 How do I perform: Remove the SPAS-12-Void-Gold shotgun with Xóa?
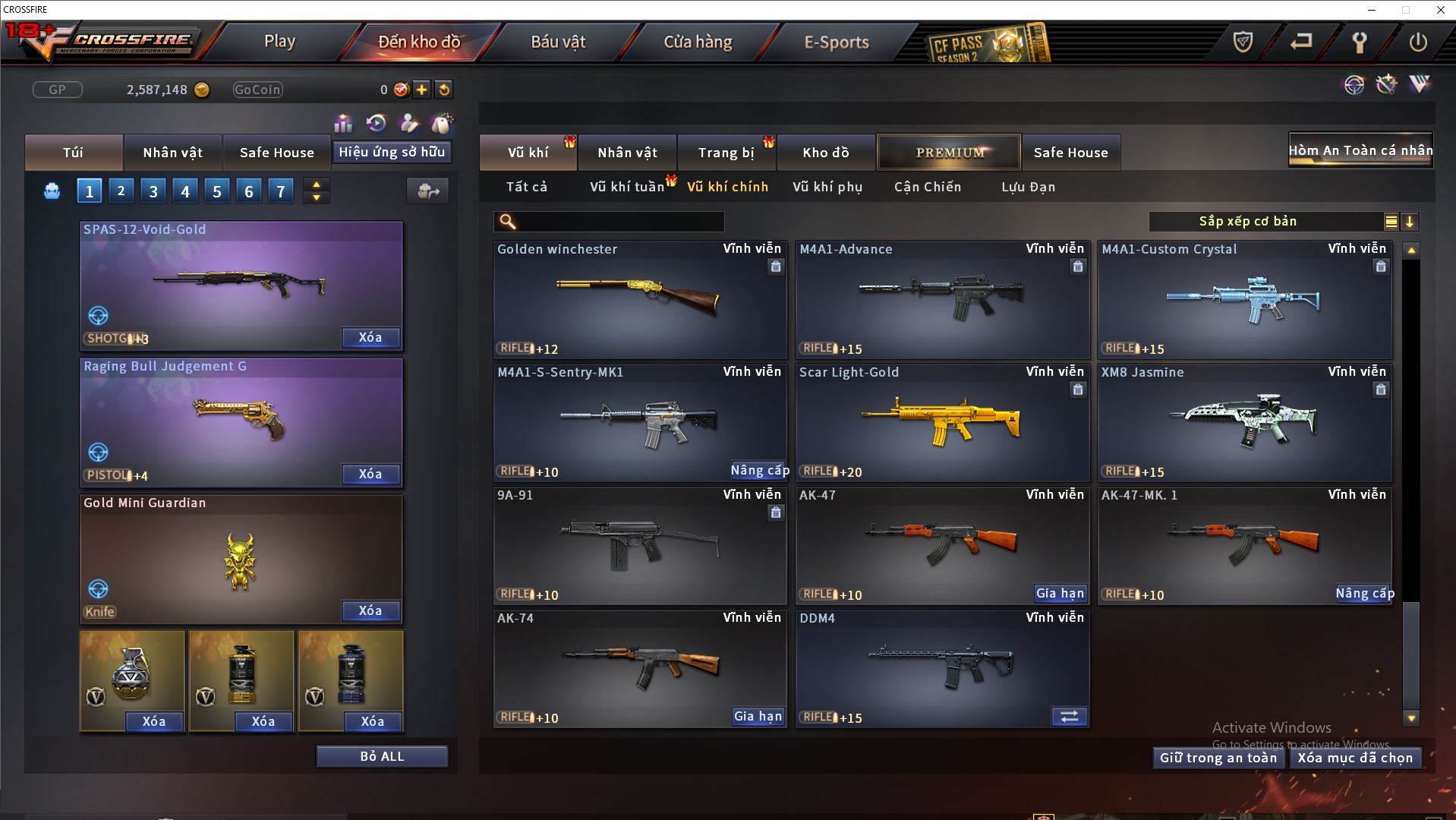click(x=370, y=338)
